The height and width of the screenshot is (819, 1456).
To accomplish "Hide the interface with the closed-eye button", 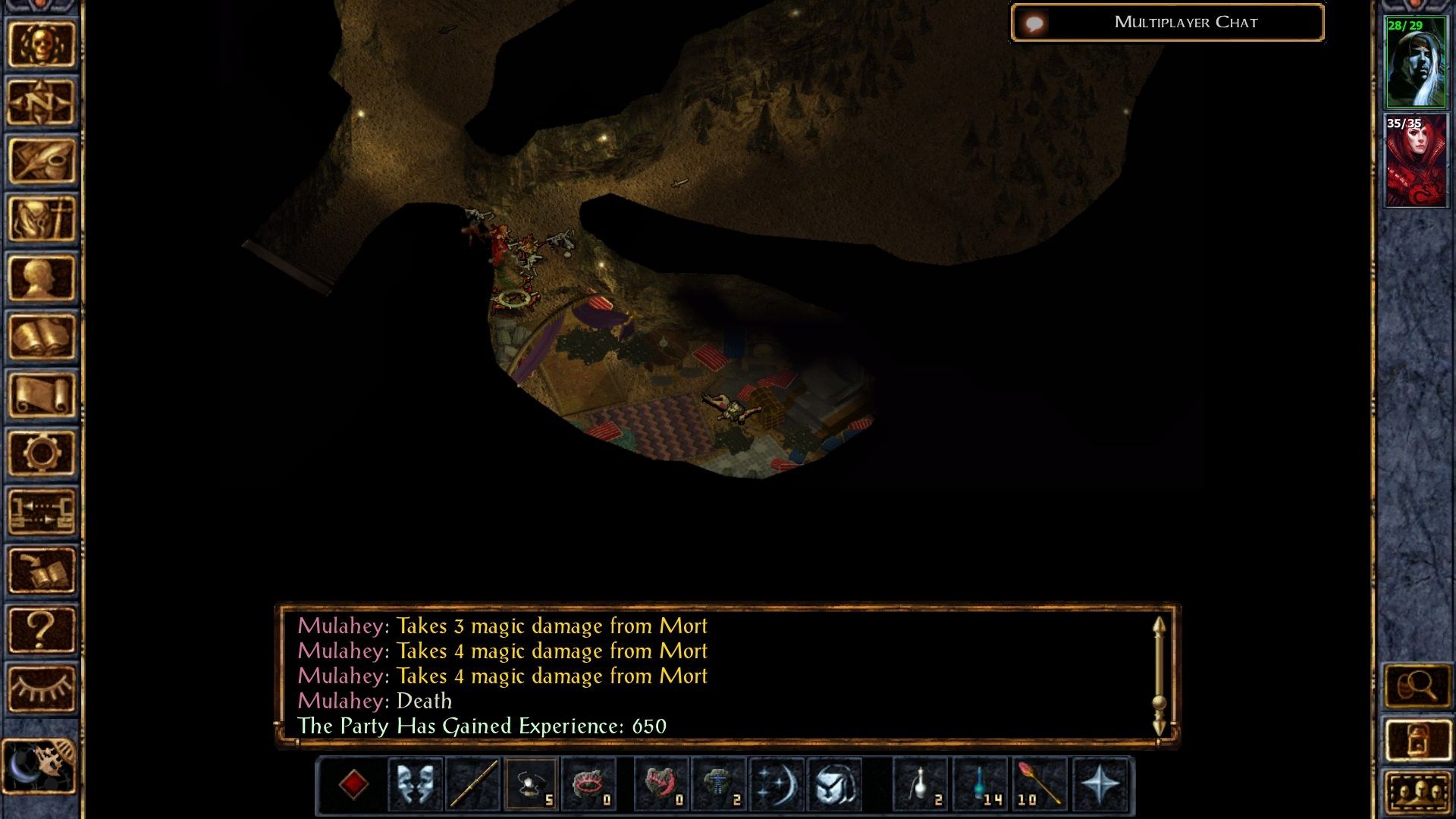I will [x=42, y=688].
